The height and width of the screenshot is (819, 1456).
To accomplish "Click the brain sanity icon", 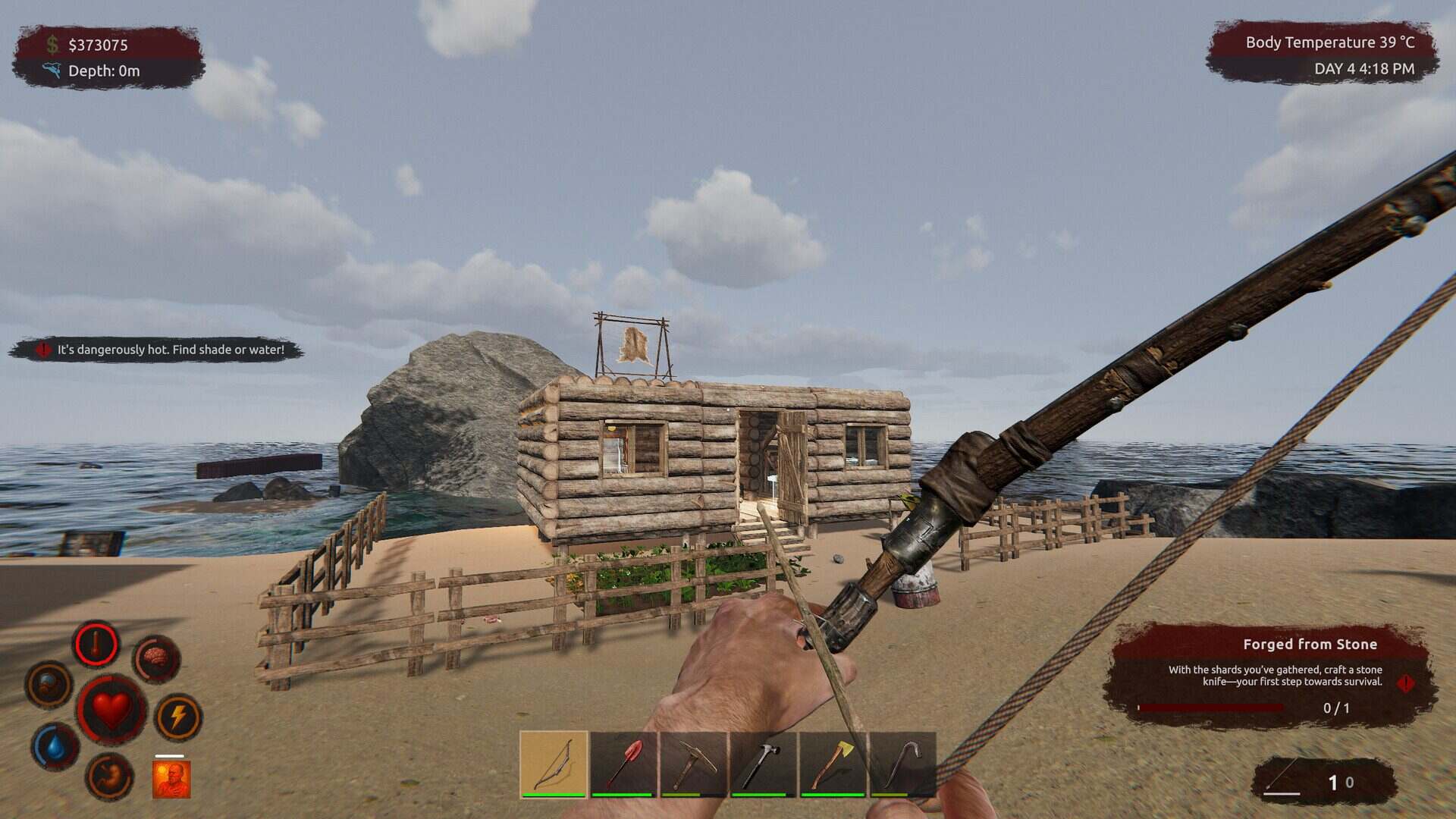I will (157, 659).
